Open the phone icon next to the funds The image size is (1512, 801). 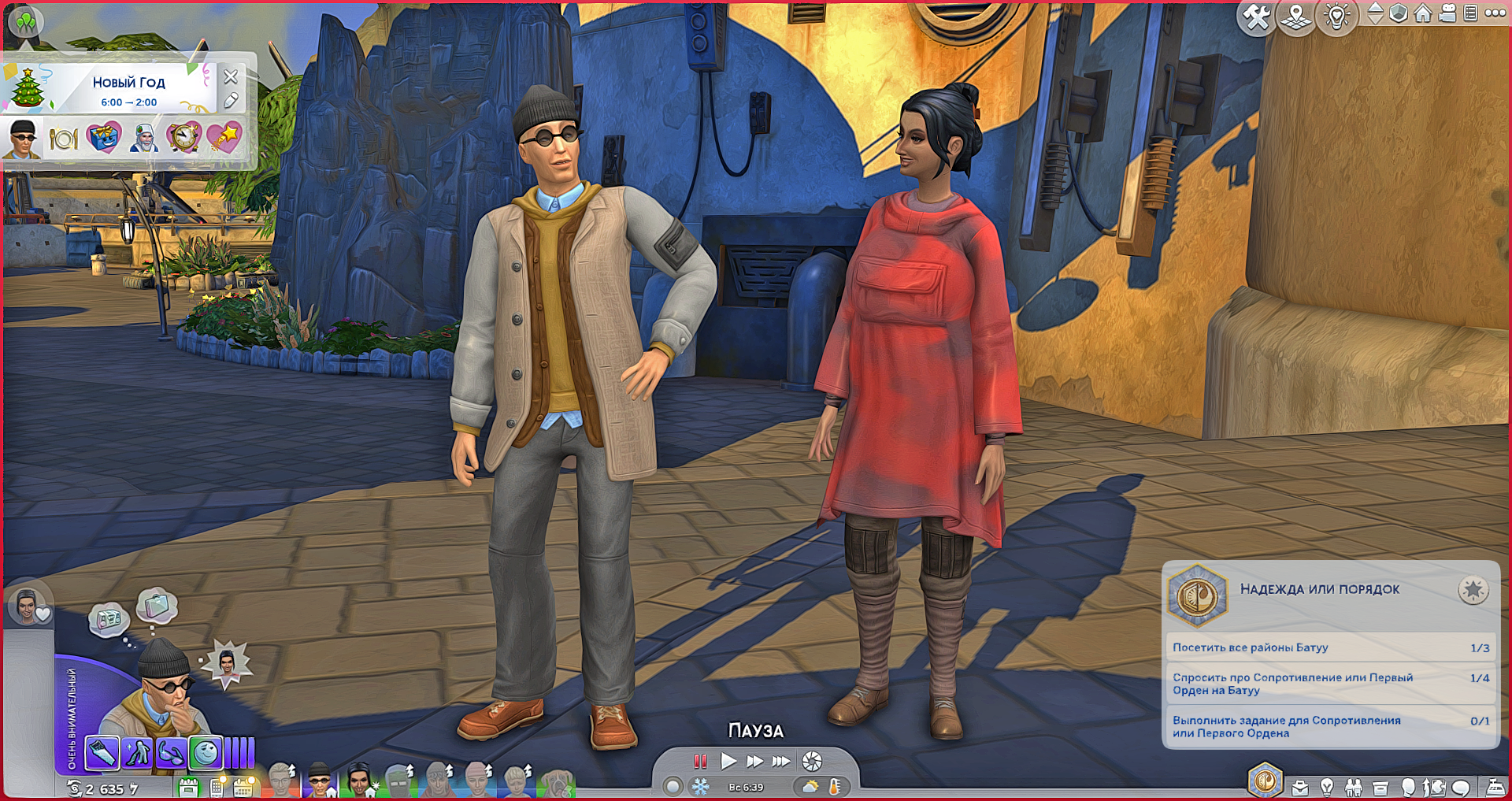(216, 787)
